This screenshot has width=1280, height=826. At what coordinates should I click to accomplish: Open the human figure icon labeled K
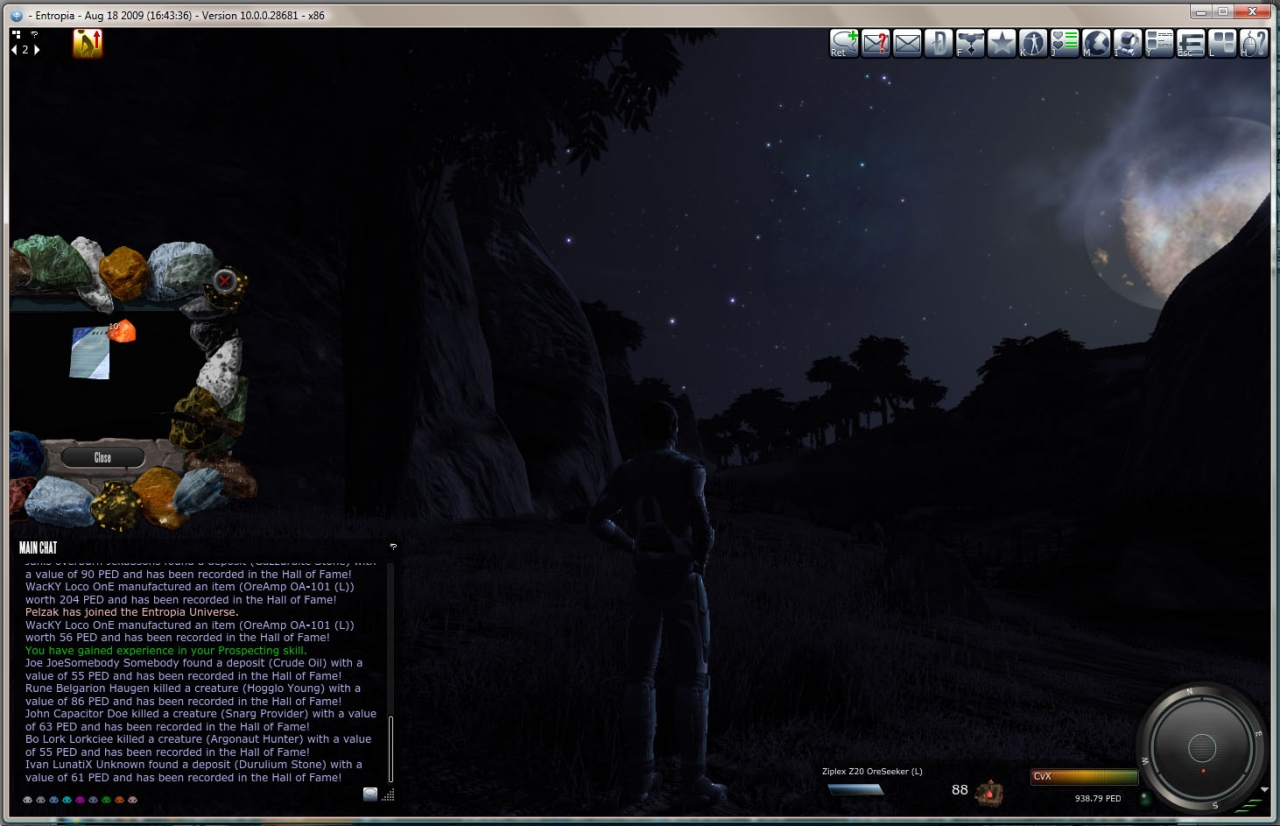point(1033,43)
